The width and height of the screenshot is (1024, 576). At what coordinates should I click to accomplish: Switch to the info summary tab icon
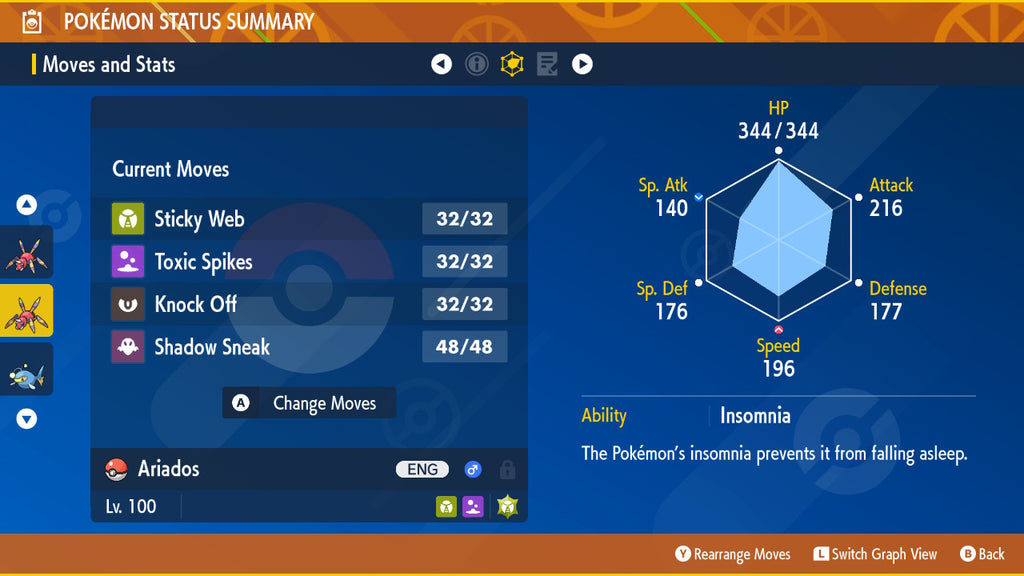point(477,65)
